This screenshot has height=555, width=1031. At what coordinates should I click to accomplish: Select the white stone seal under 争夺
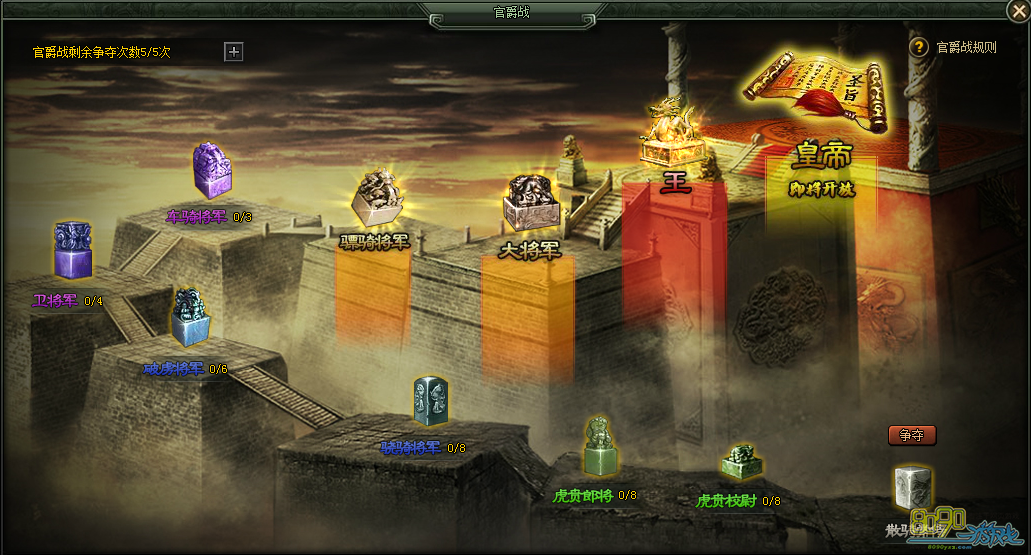click(x=911, y=488)
